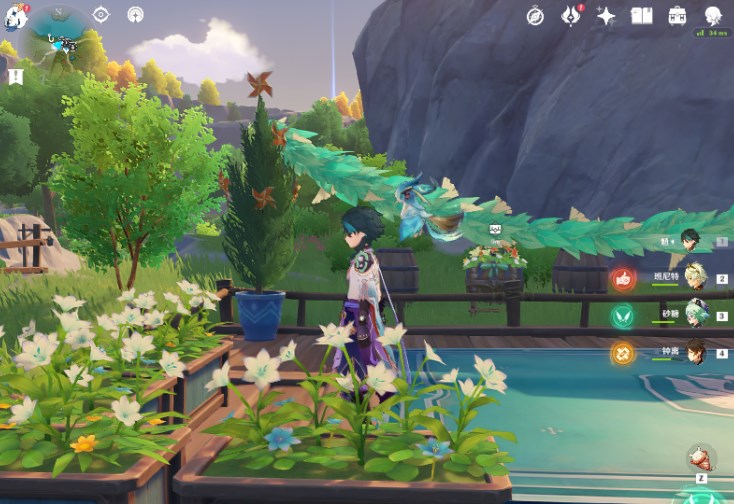Trigger the orange geo burst icon

coord(623,352)
